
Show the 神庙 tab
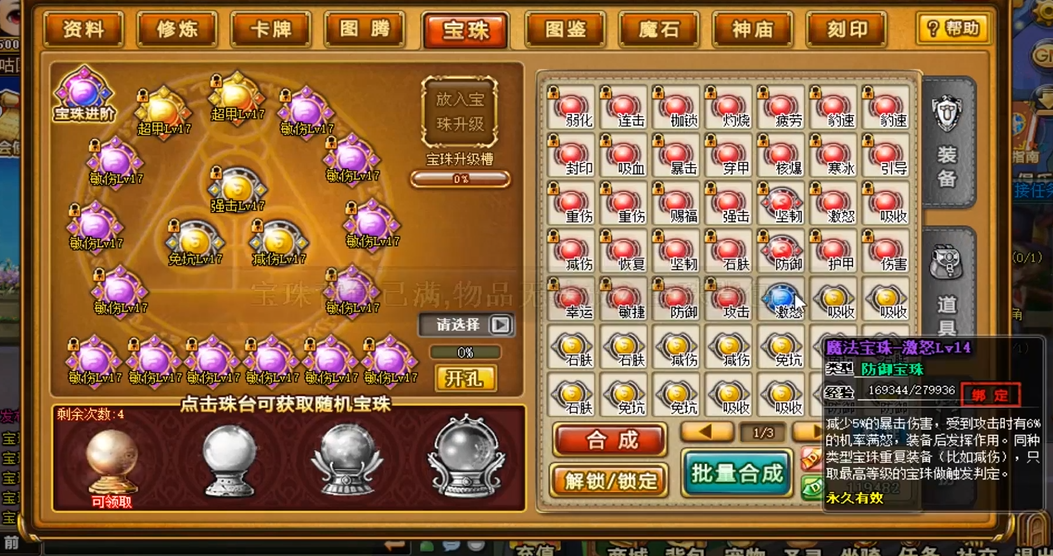click(x=753, y=29)
